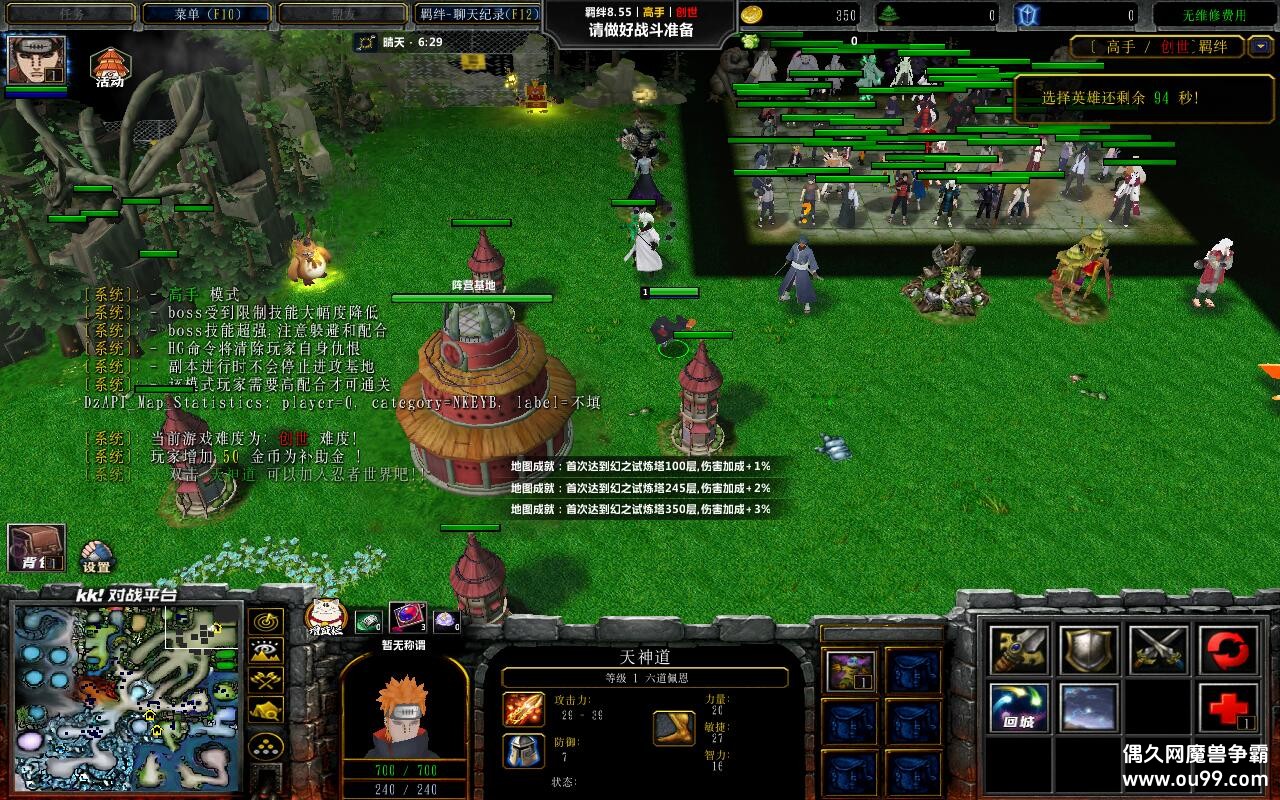Viewport: 1280px width, 800px height.
Task: Choose the Attack crossed-swords command
Action: [1159, 650]
